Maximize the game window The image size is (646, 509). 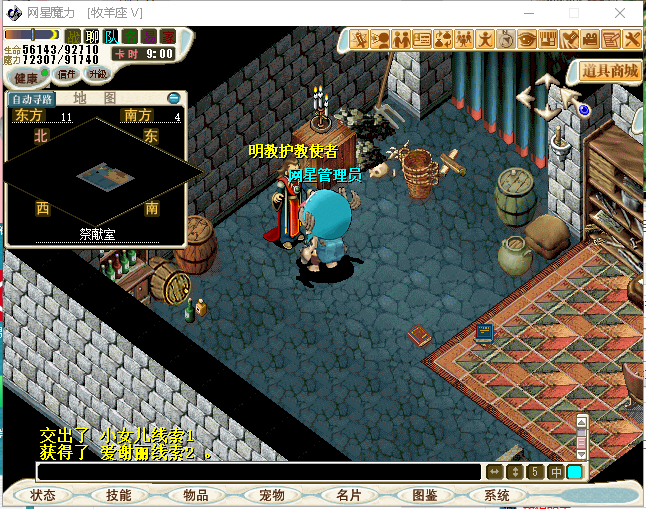coord(574,13)
